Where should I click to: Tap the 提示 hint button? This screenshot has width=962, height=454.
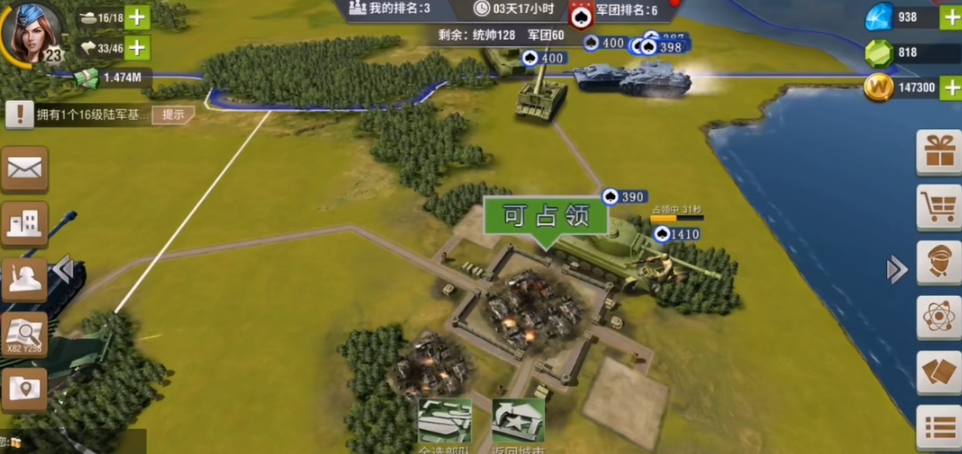(x=173, y=114)
